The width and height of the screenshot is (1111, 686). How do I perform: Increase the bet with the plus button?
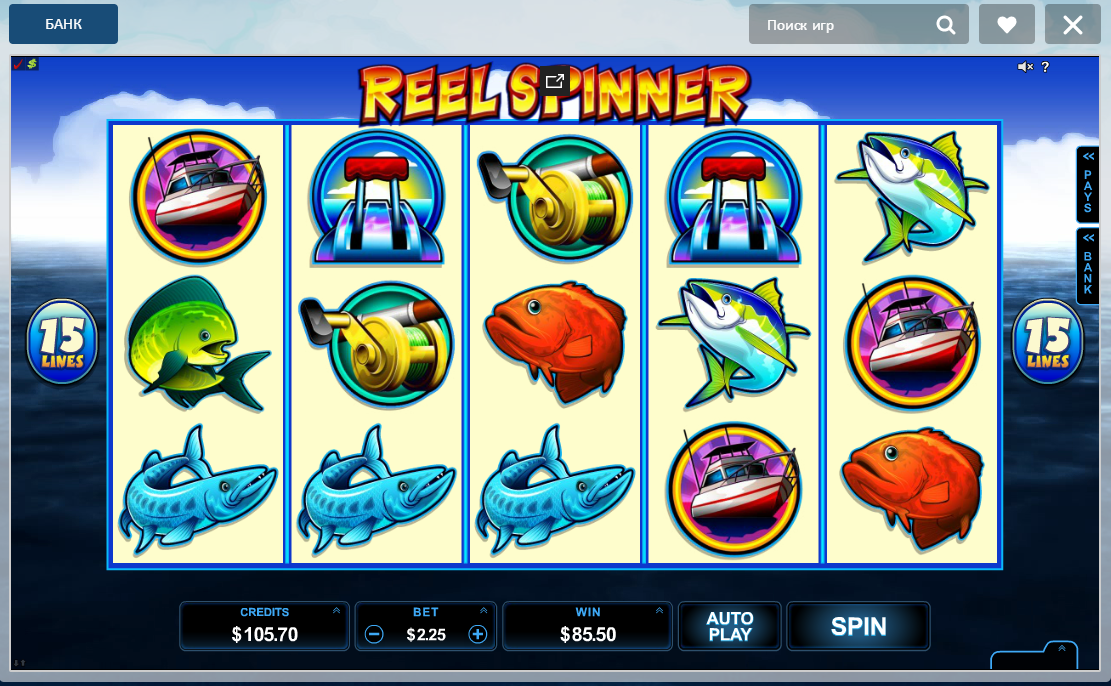click(478, 634)
